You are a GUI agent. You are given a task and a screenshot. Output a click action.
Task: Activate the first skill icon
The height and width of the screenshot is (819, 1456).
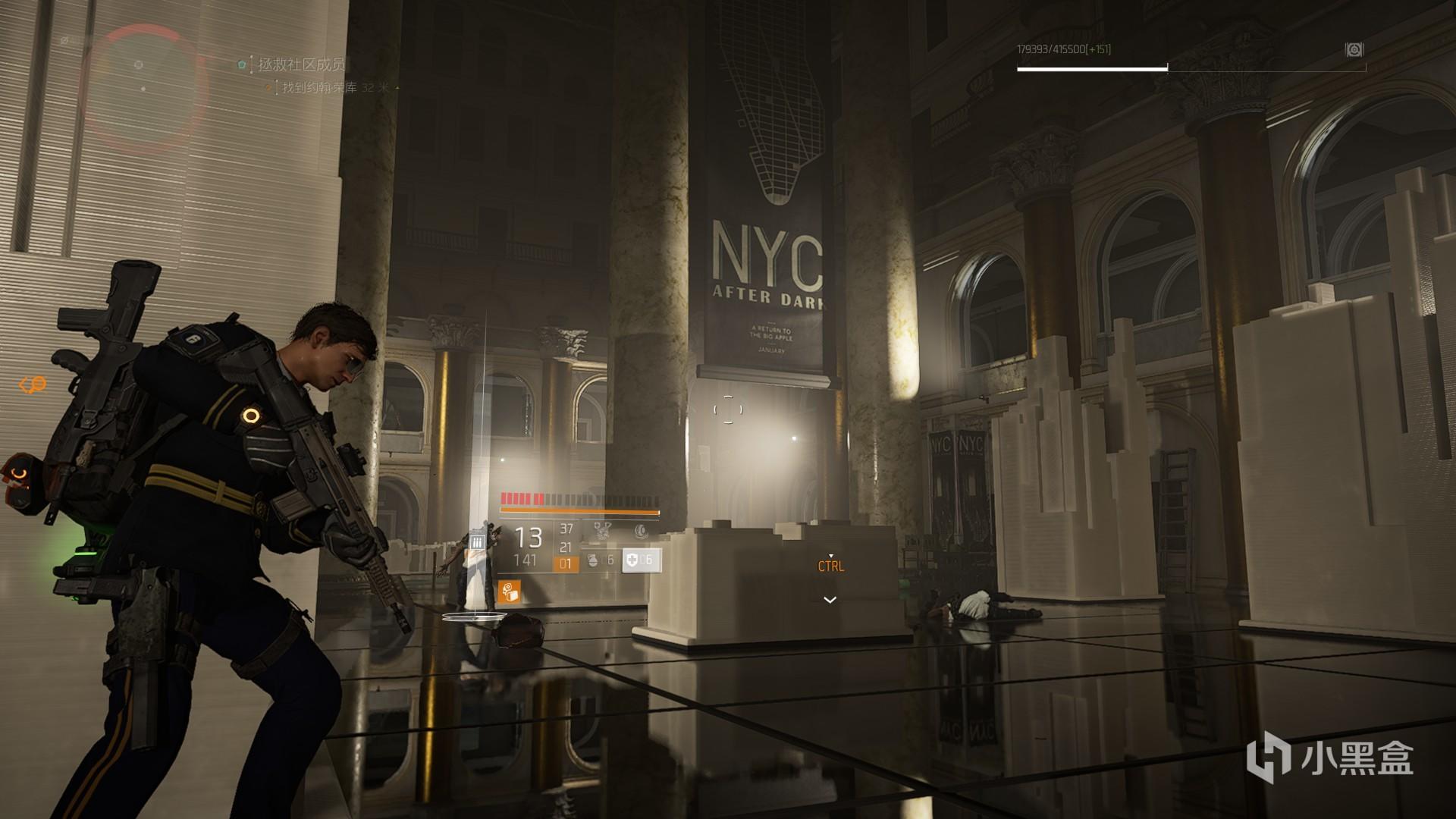click(x=602, y=531)
